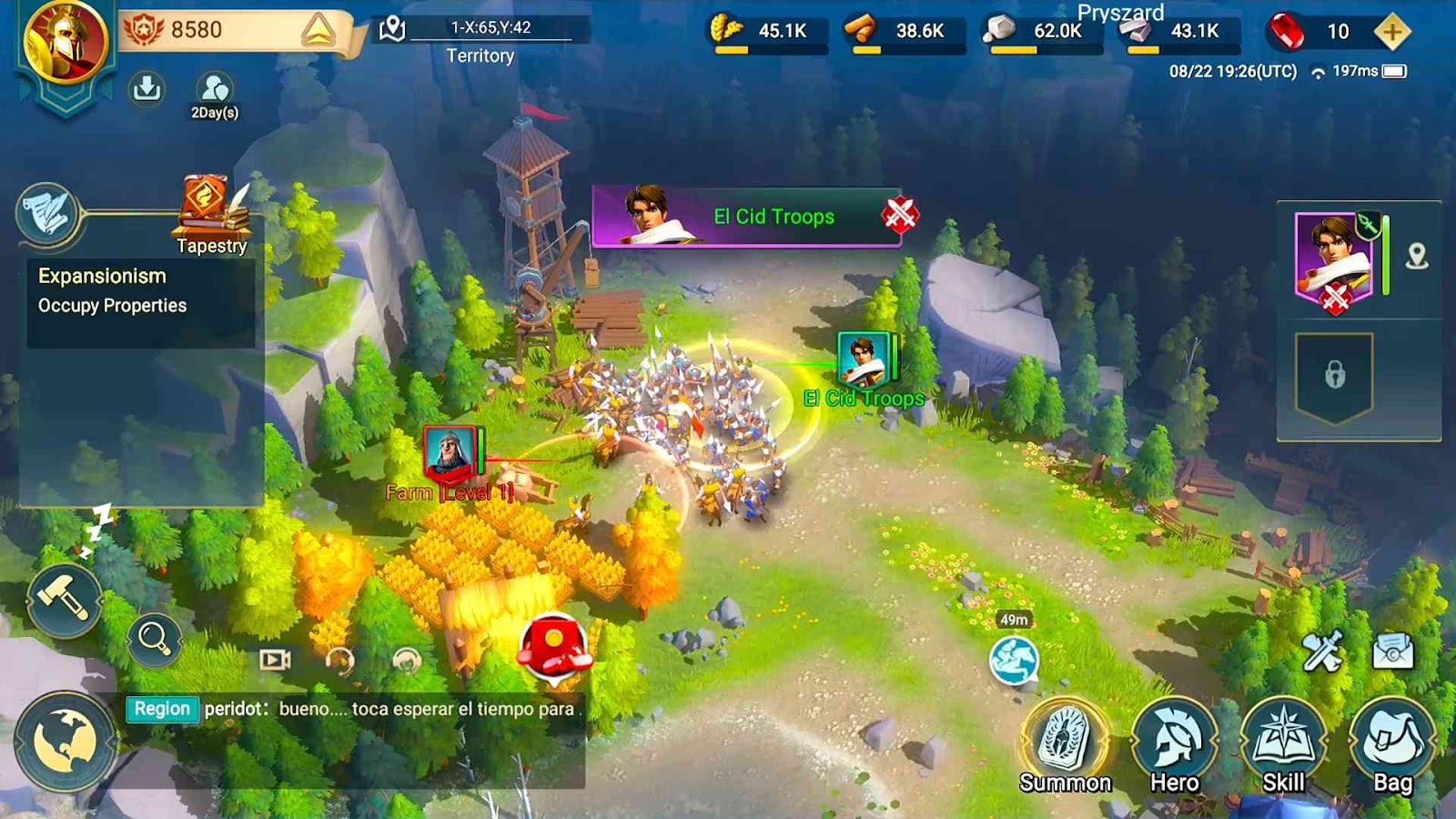The image size is (1456, 819).
Task: Click the video camera recording icon
Action: click(x=275, y=659)
